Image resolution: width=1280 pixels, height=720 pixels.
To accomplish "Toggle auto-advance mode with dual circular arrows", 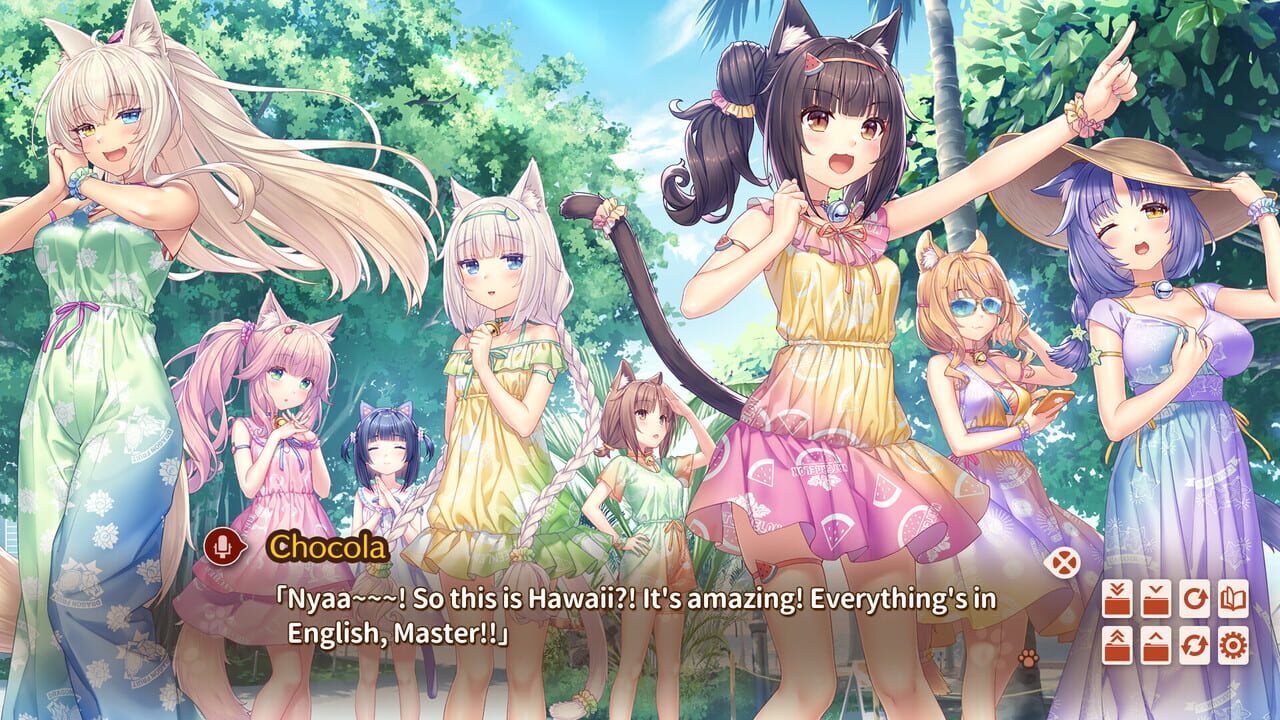I will 1194,645.
